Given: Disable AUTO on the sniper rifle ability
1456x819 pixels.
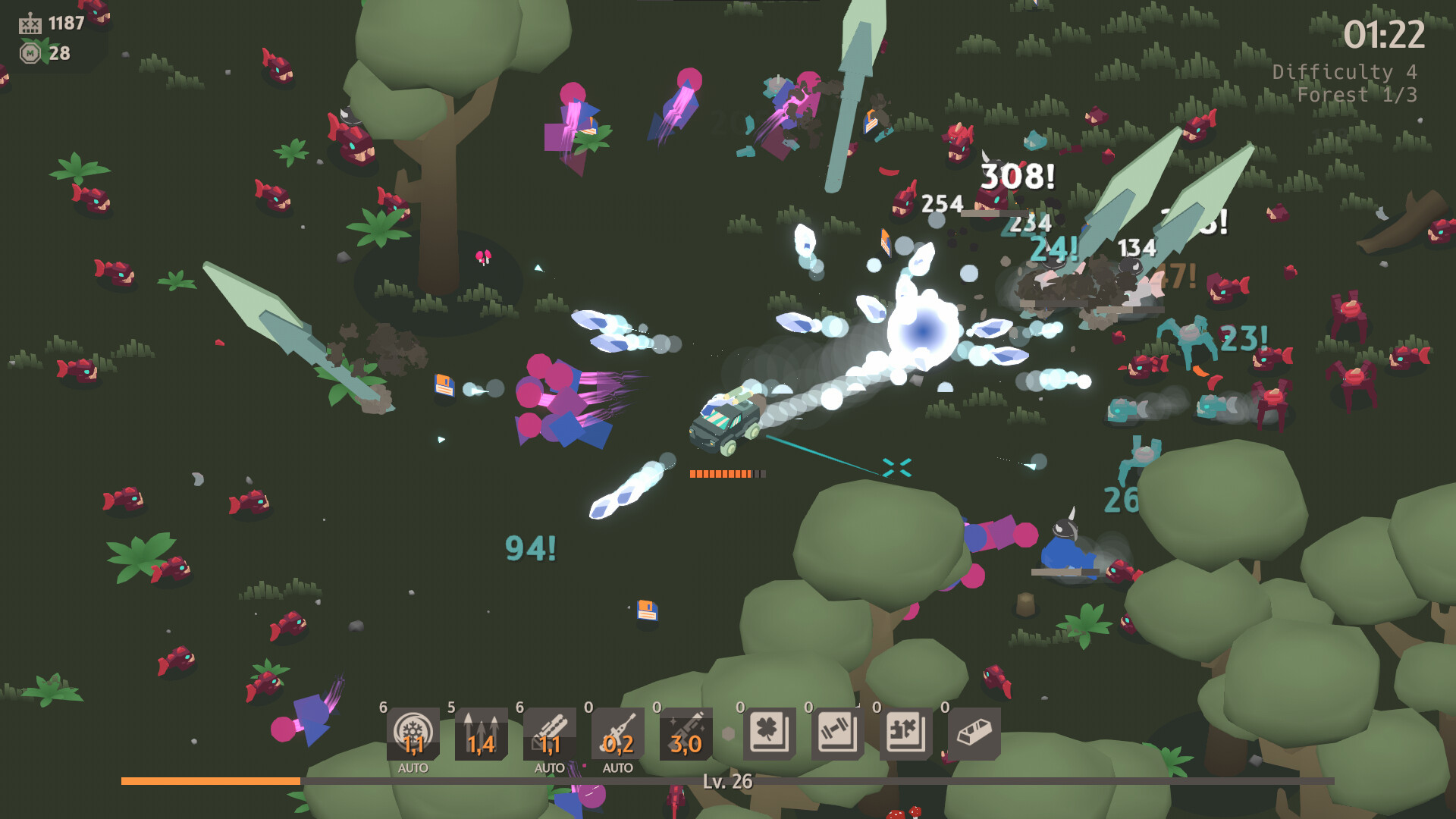Looking at the screenshot, I should click(617, 767).
